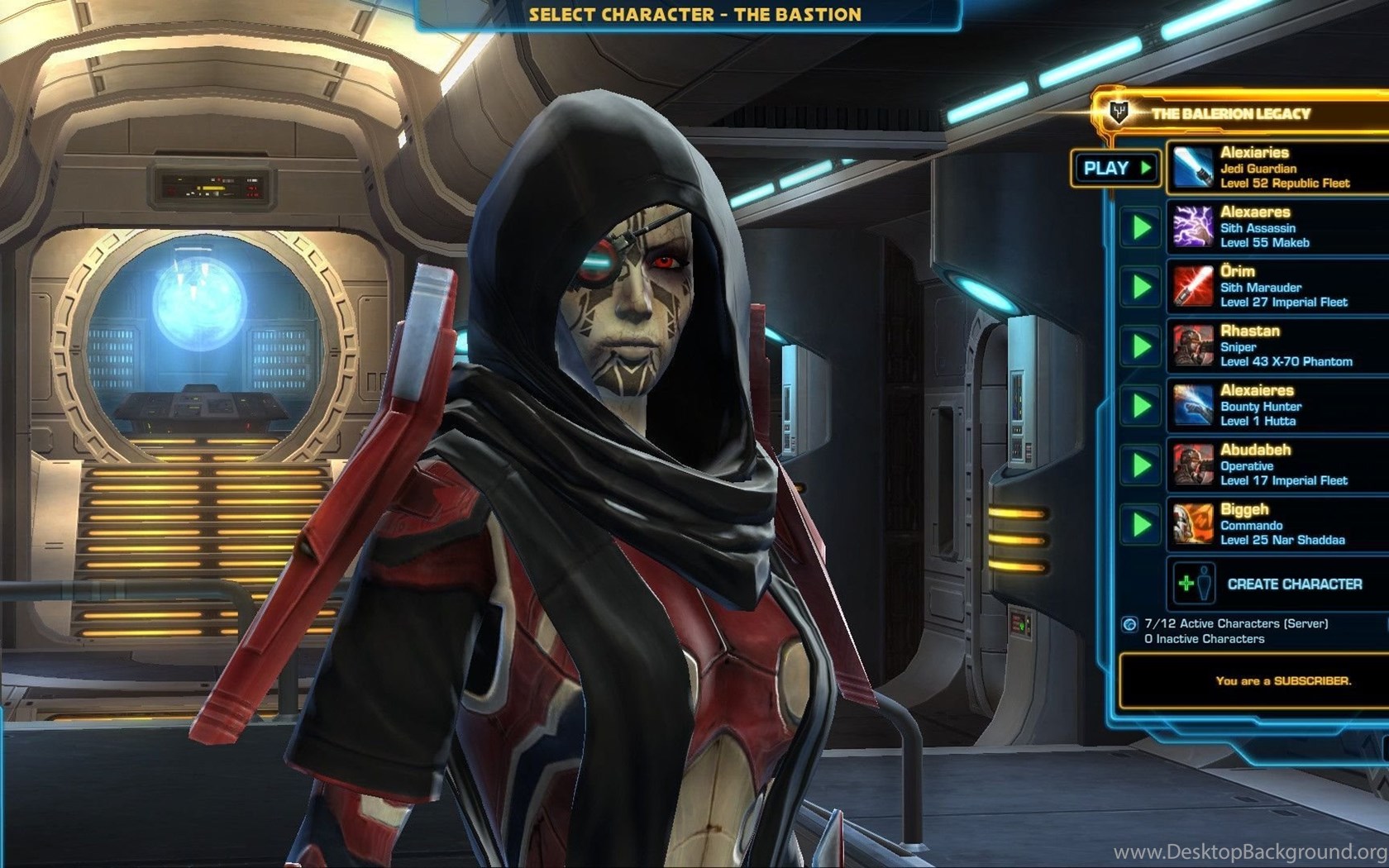The image size is (1389, 868).
Task: Select Örim the Sith Marauder
Action: point(1277,286)
